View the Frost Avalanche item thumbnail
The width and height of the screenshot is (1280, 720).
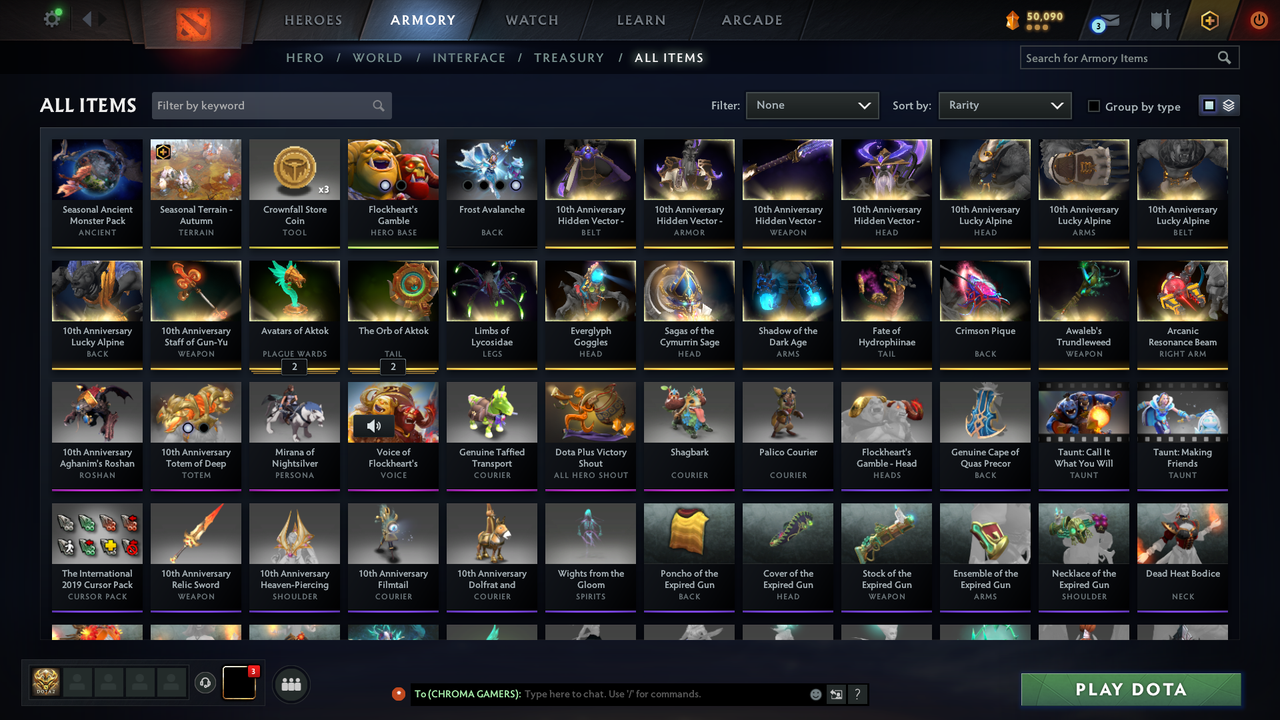[491, 168]
